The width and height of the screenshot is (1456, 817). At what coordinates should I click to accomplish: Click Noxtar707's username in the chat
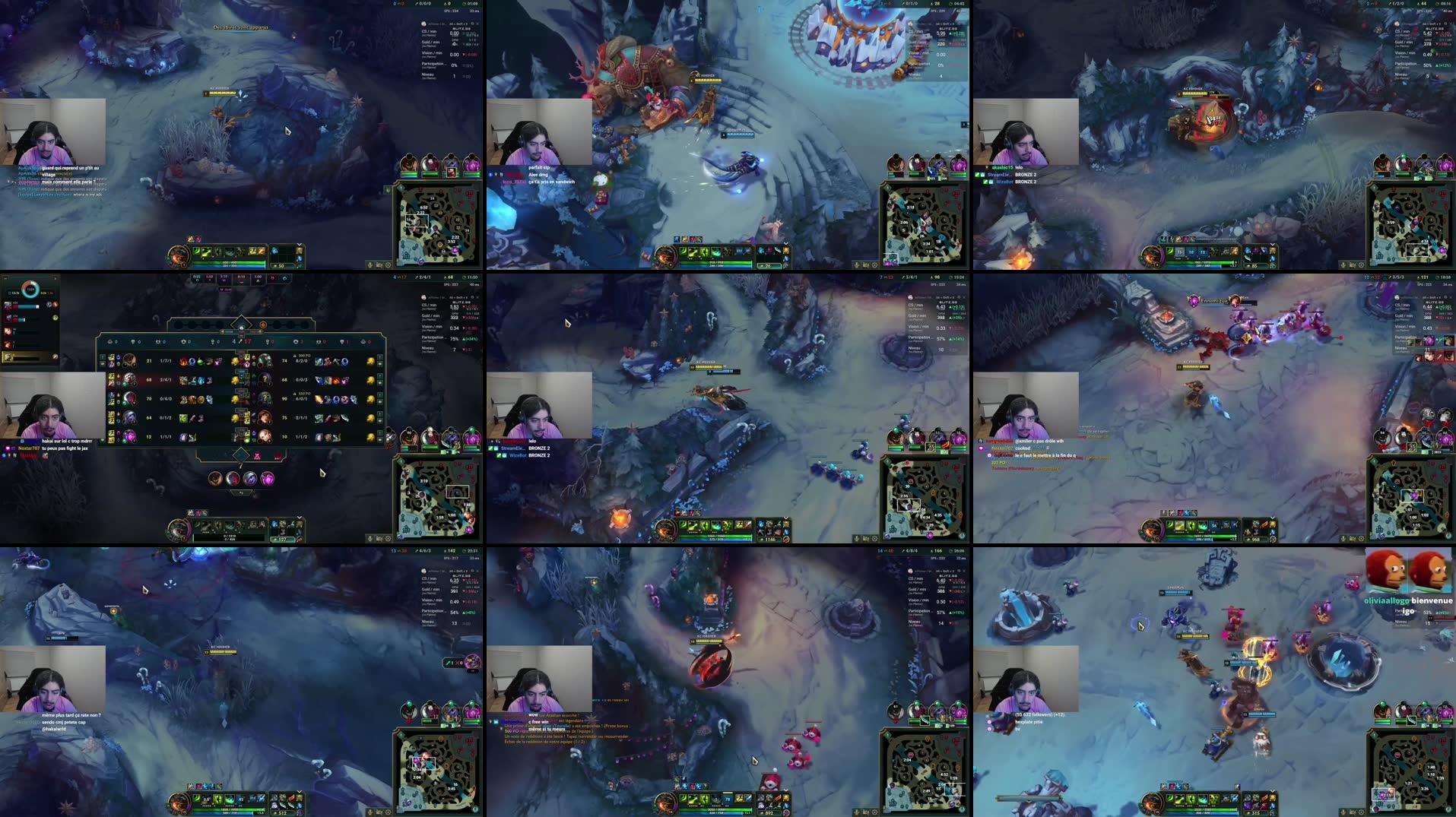[29, 448]
